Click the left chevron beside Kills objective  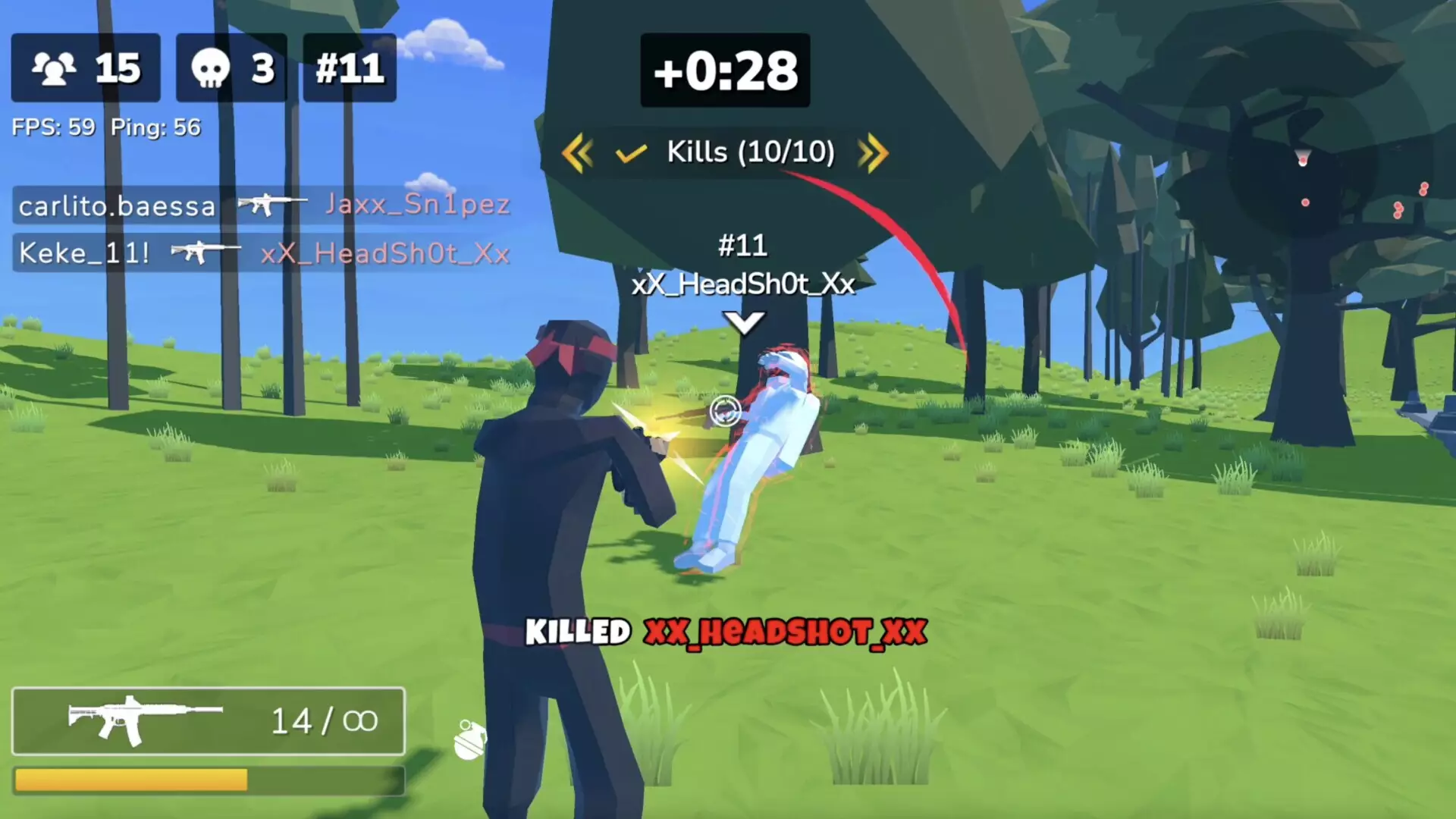pyautogui.click(x=578, y=152)
